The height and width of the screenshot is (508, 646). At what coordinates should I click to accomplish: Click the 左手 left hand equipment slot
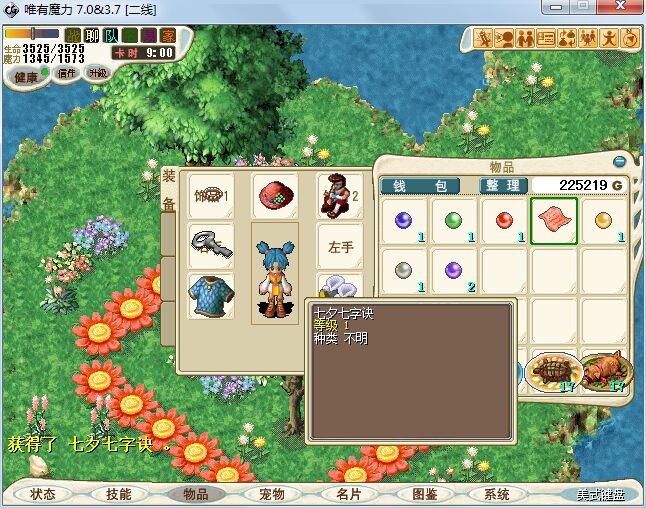tap(340, 244)
